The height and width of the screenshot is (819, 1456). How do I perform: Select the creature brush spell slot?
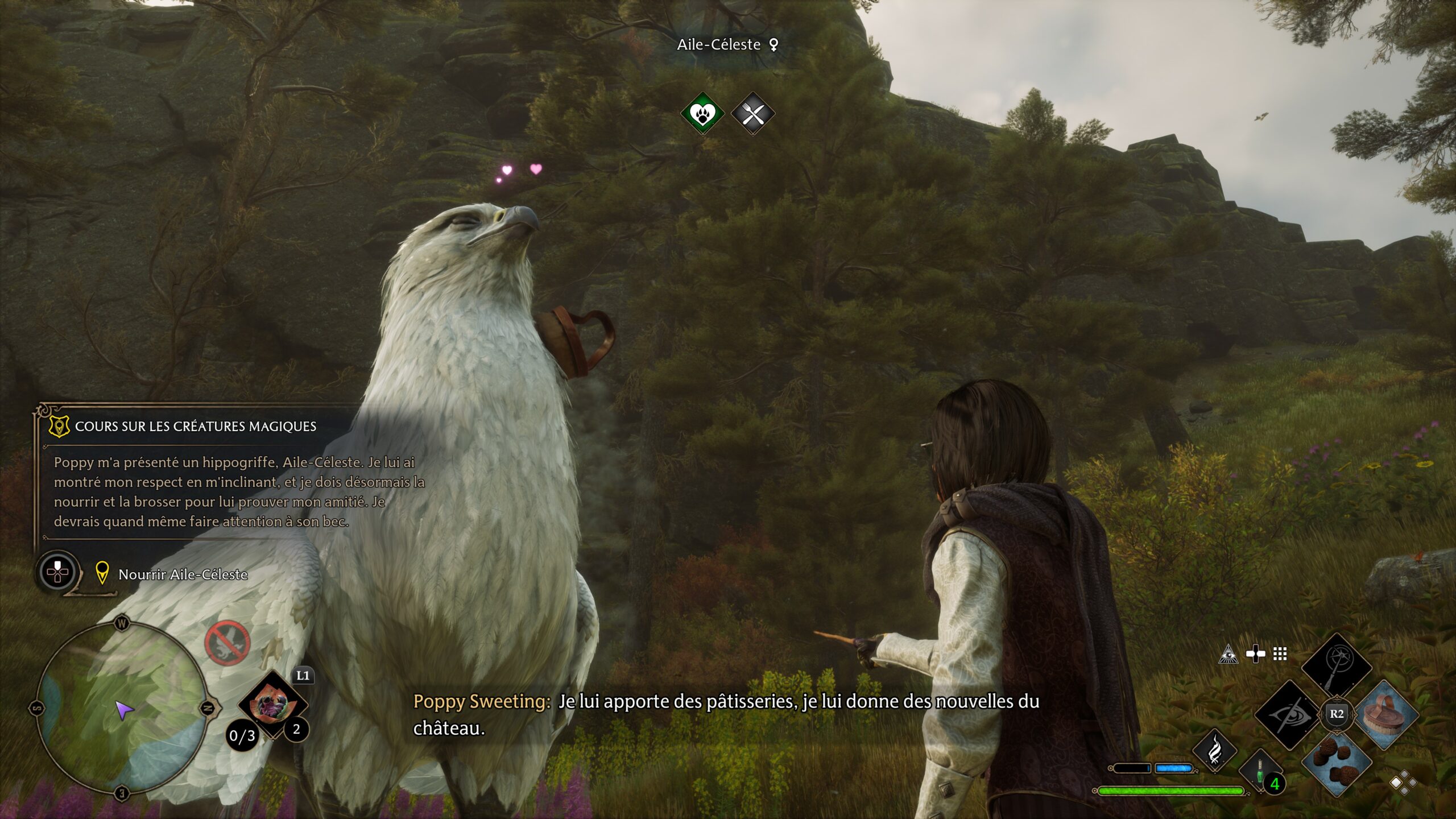tap(1385, 714)
